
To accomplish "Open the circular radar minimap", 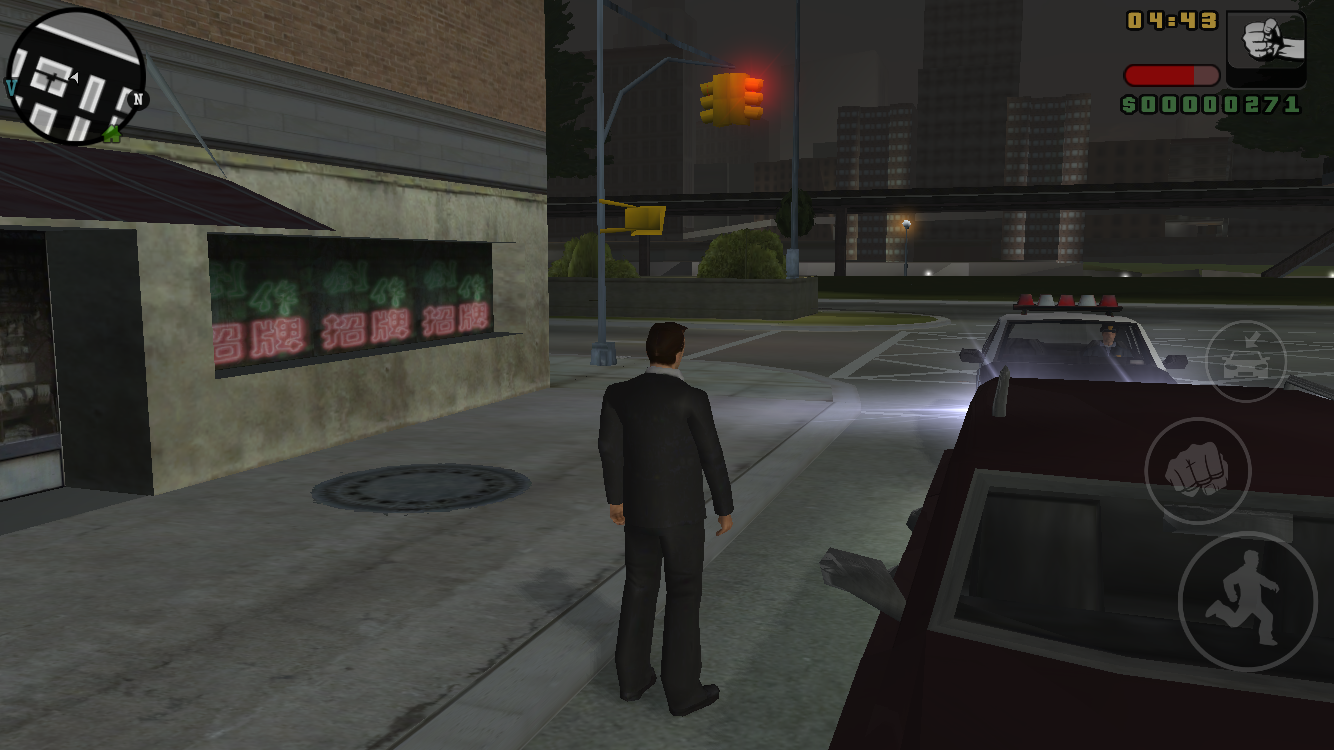I will tap(76, 78).
